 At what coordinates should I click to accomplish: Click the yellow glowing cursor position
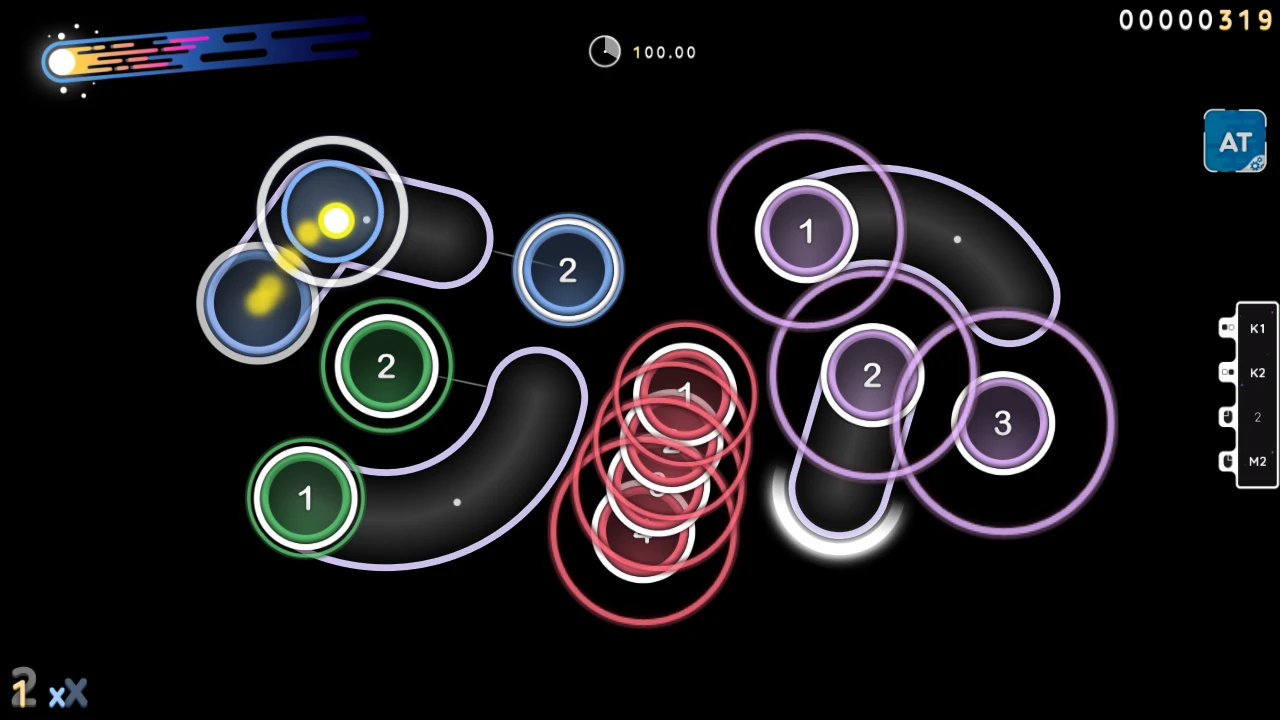[335, 220]
